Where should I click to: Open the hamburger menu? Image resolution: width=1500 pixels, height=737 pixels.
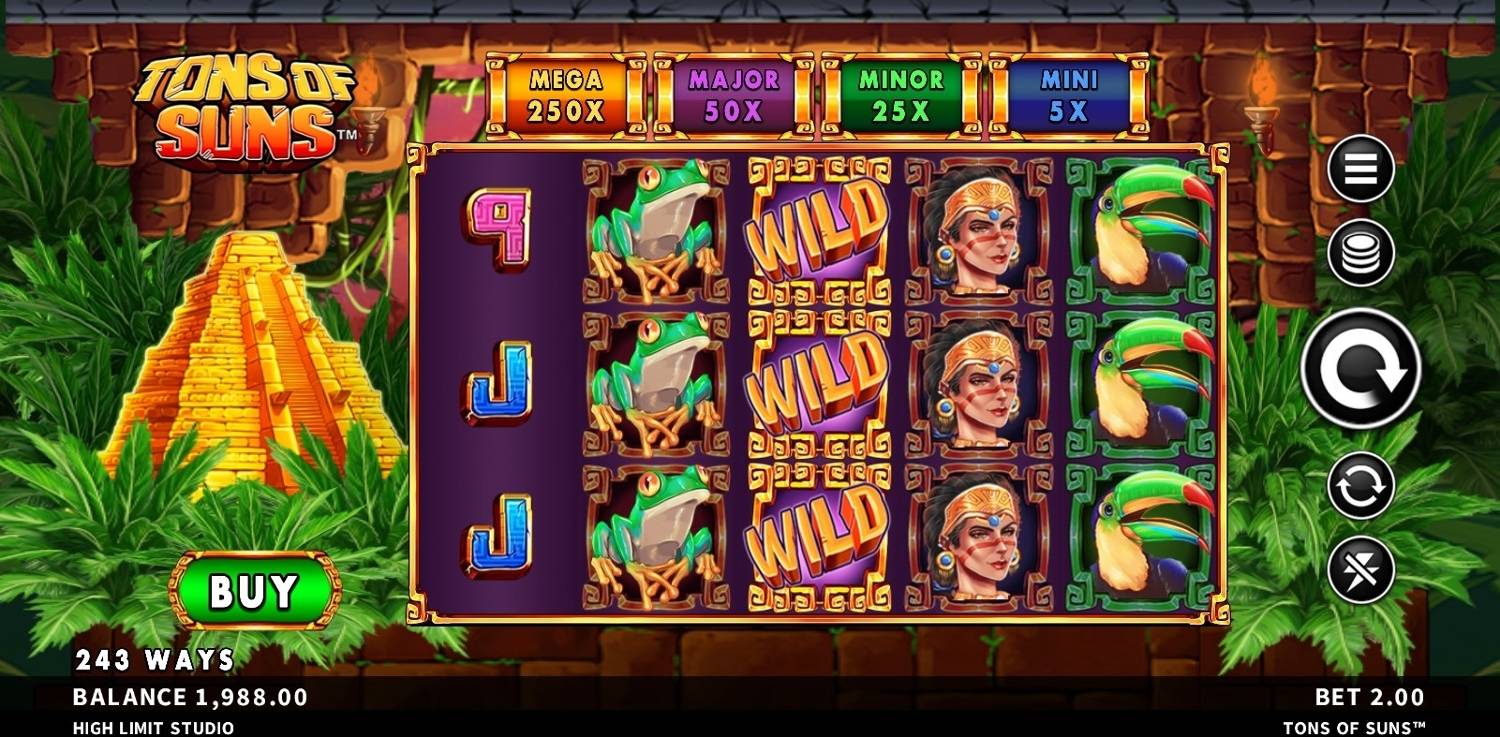point(1360,169)
